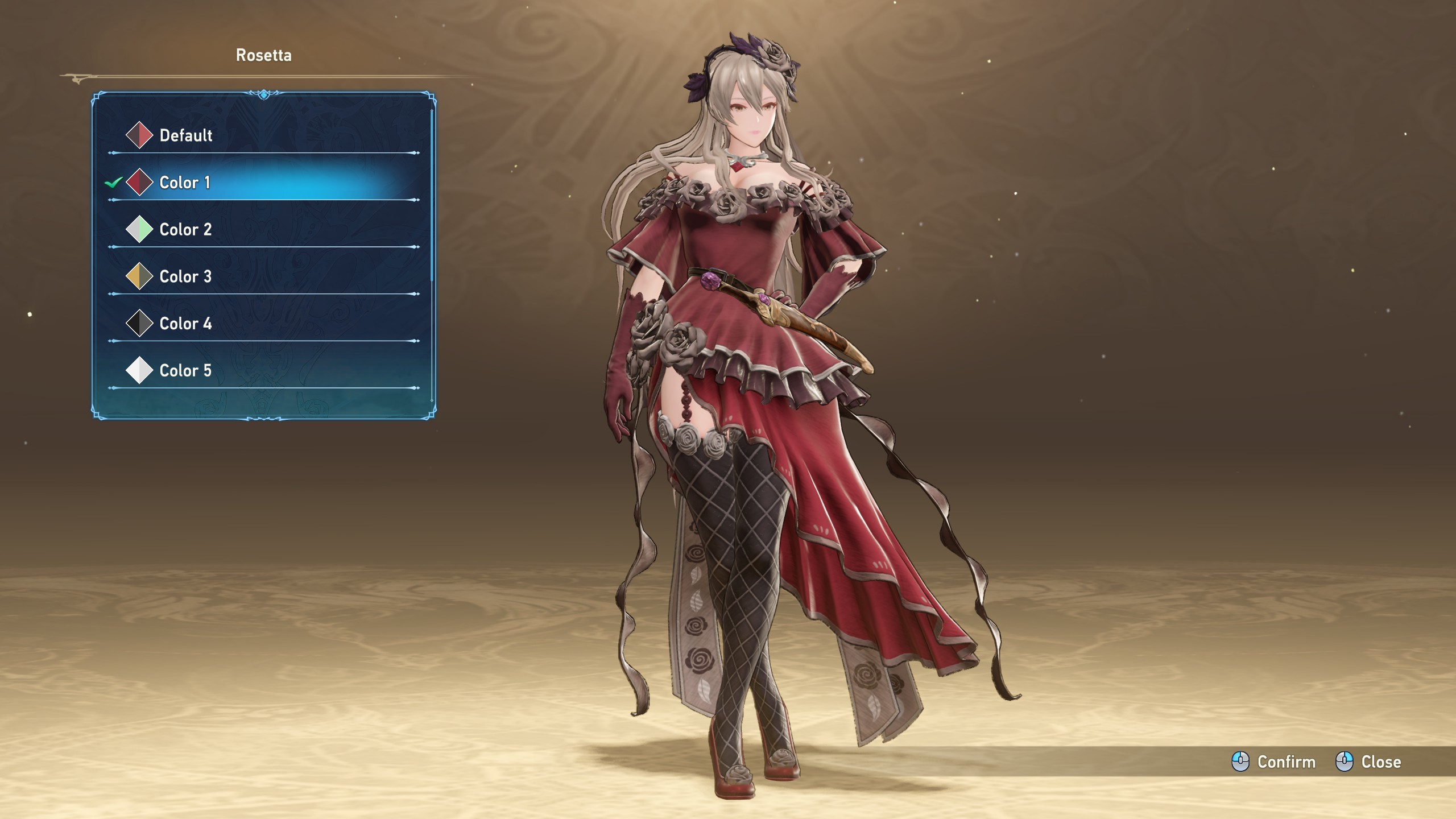This screenshot has width=1456, height=819.
Task: Close the color selection screen
Action: [1368, 762]
